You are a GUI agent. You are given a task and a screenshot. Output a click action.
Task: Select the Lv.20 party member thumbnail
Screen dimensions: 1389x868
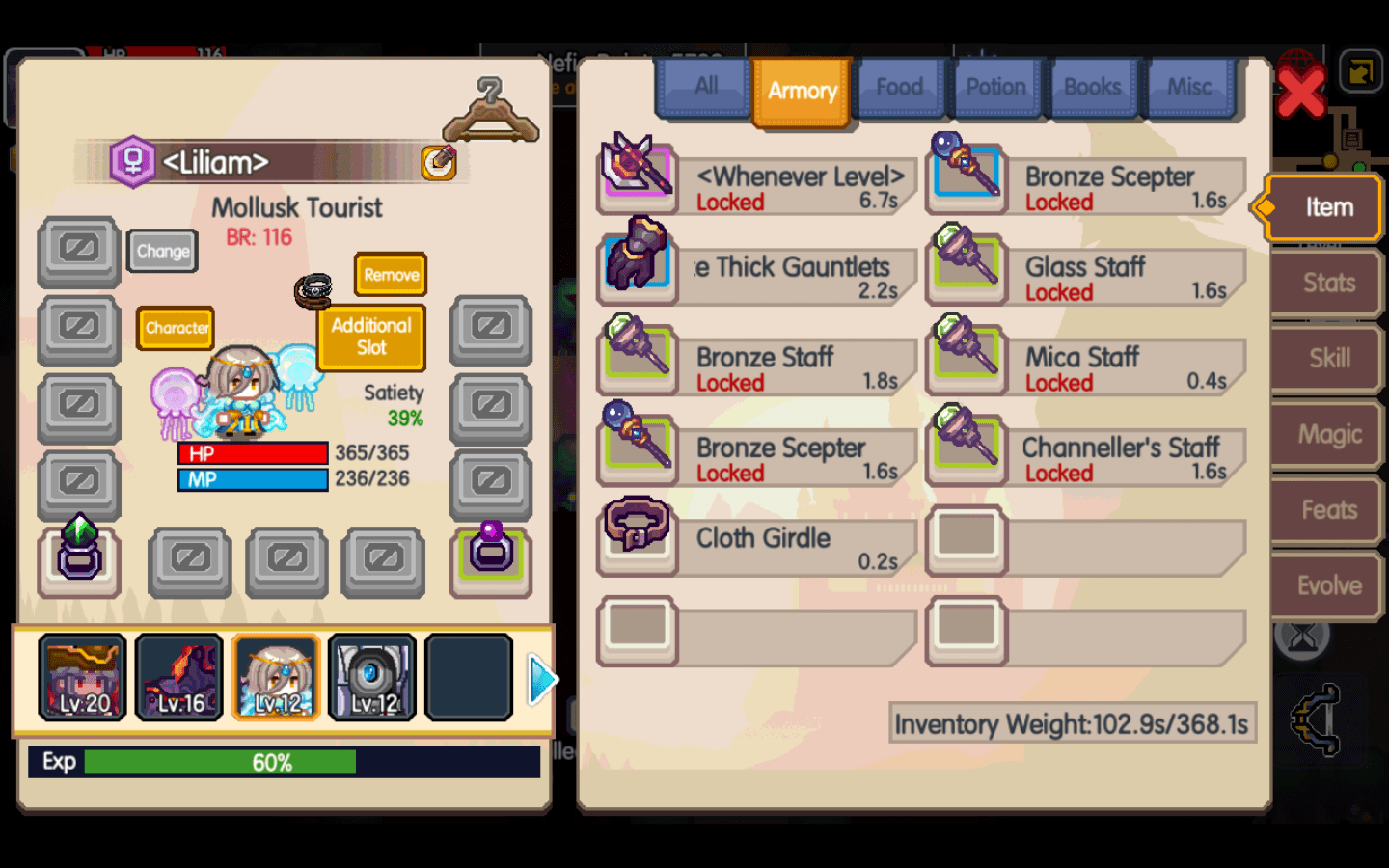[x=82, y=677]
